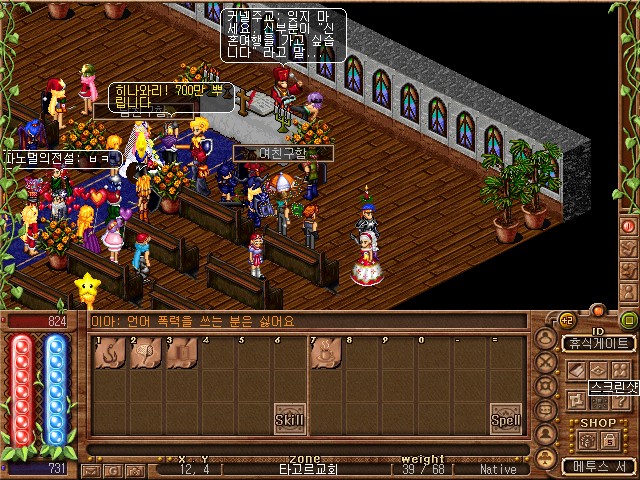Click the 메투스 서 server label
The height and width of the screenshot is (480, 640).
[x=599, y=466]
